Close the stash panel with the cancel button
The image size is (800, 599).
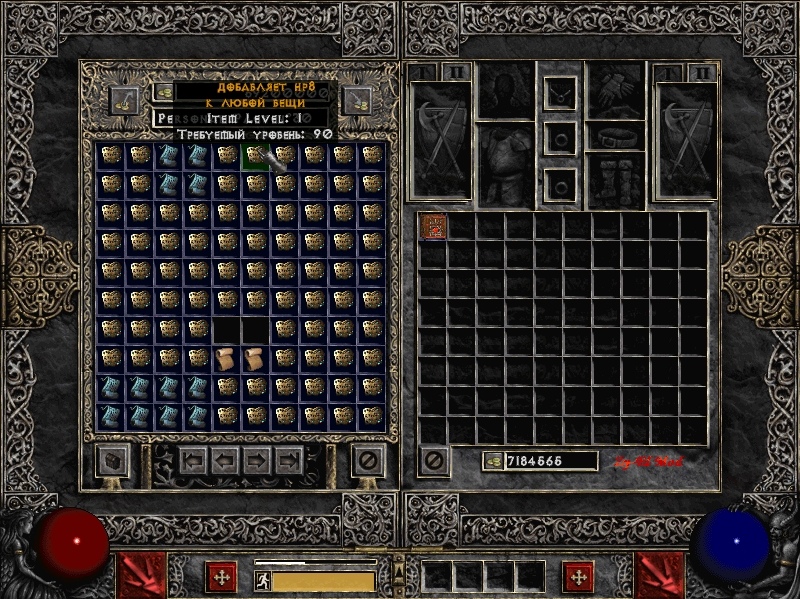pos(369,461)
